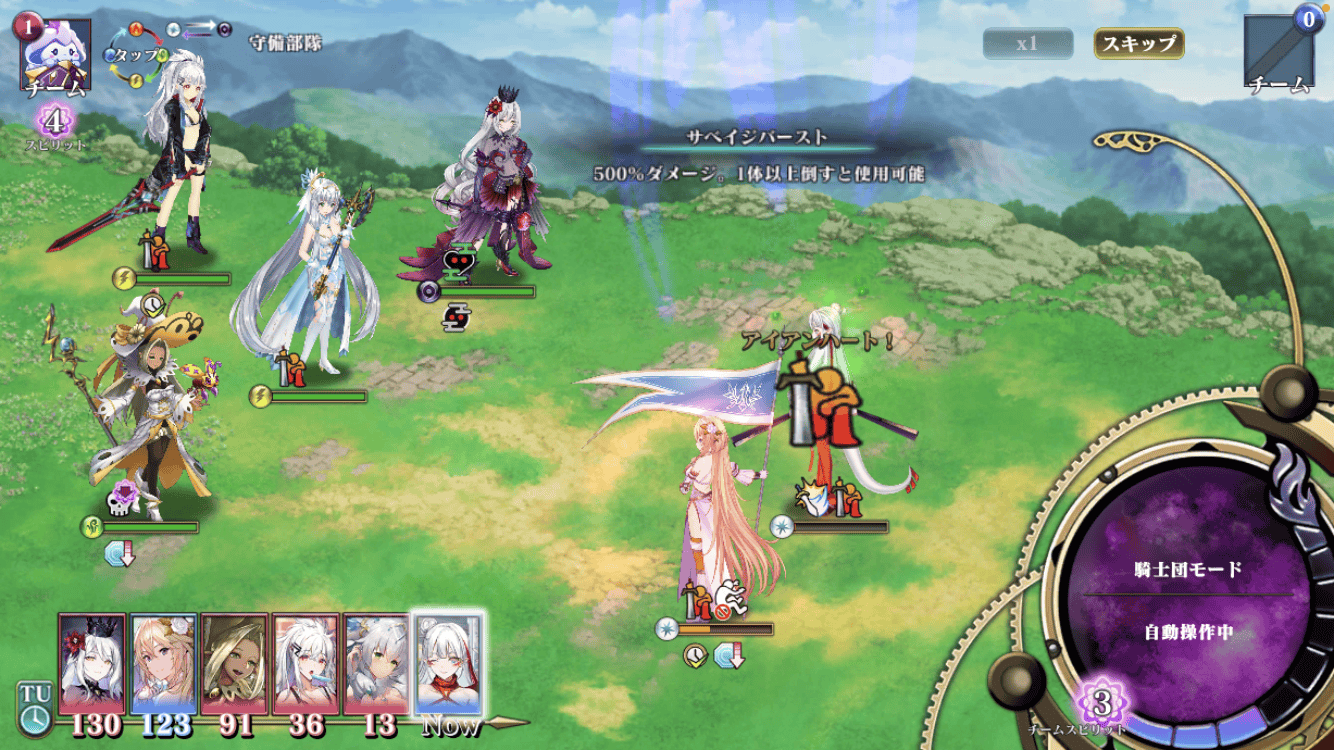1334x750 pixels.
Task: Click the TU clock icon
Action: pos(33,706)
